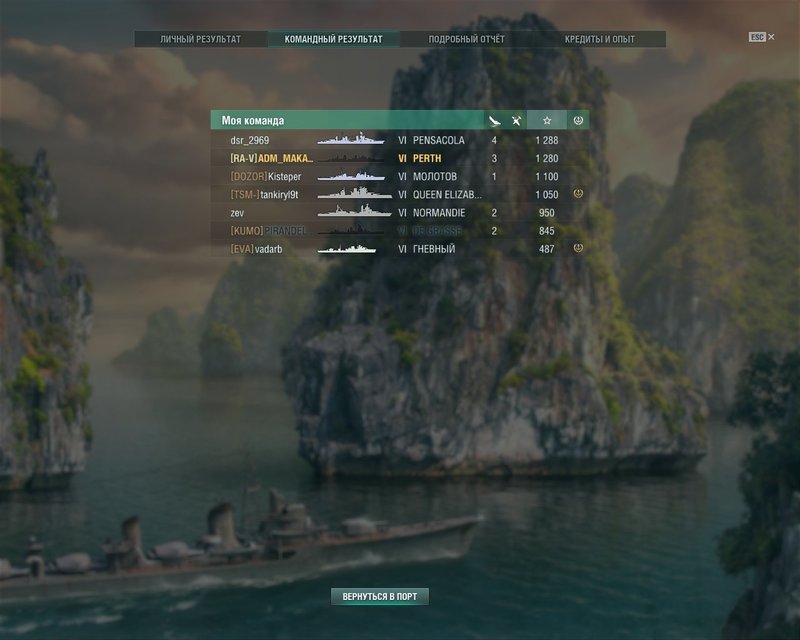Switch to the Личный результат tab
The width and height of the screenshot is (800, 640).
click(201, 39)
